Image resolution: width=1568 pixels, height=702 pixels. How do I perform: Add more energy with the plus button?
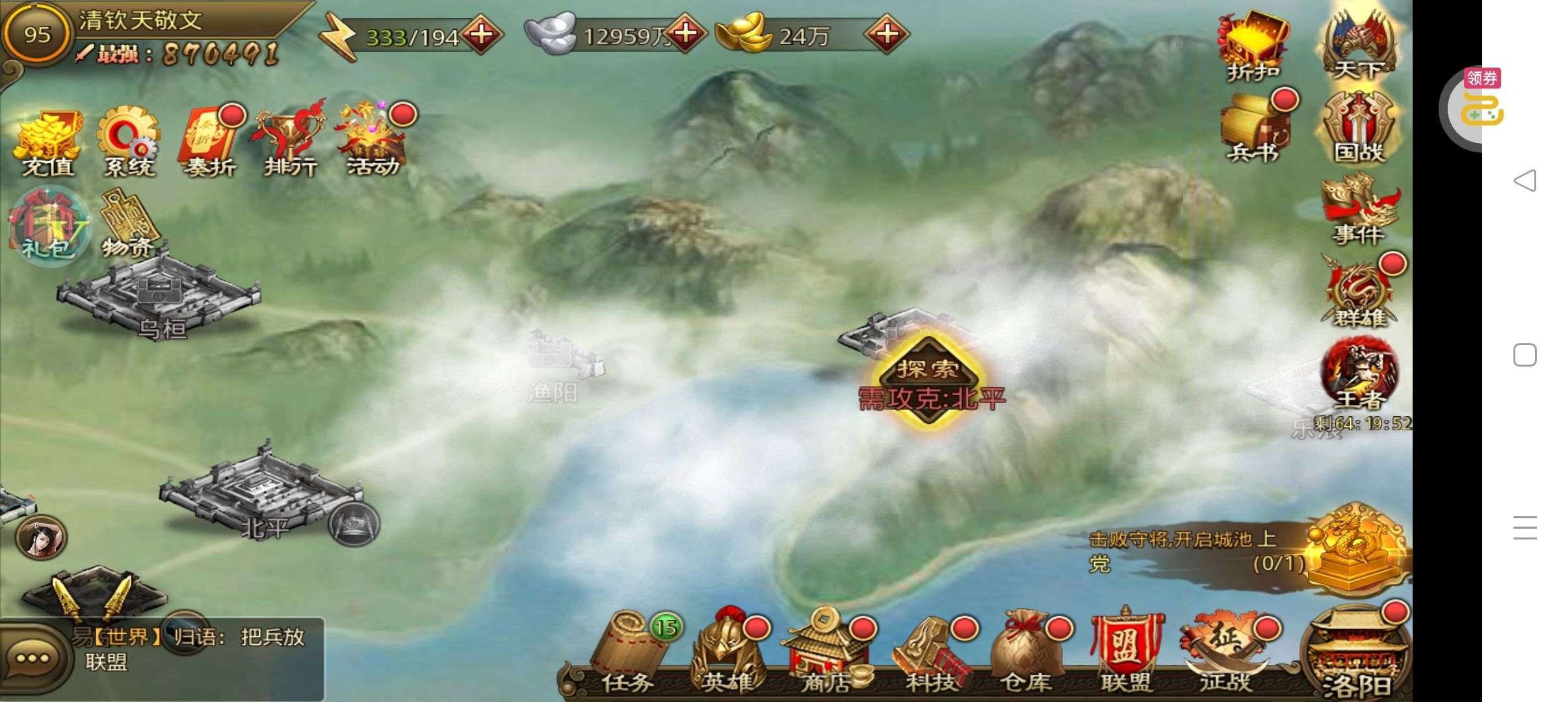[481, 34]
